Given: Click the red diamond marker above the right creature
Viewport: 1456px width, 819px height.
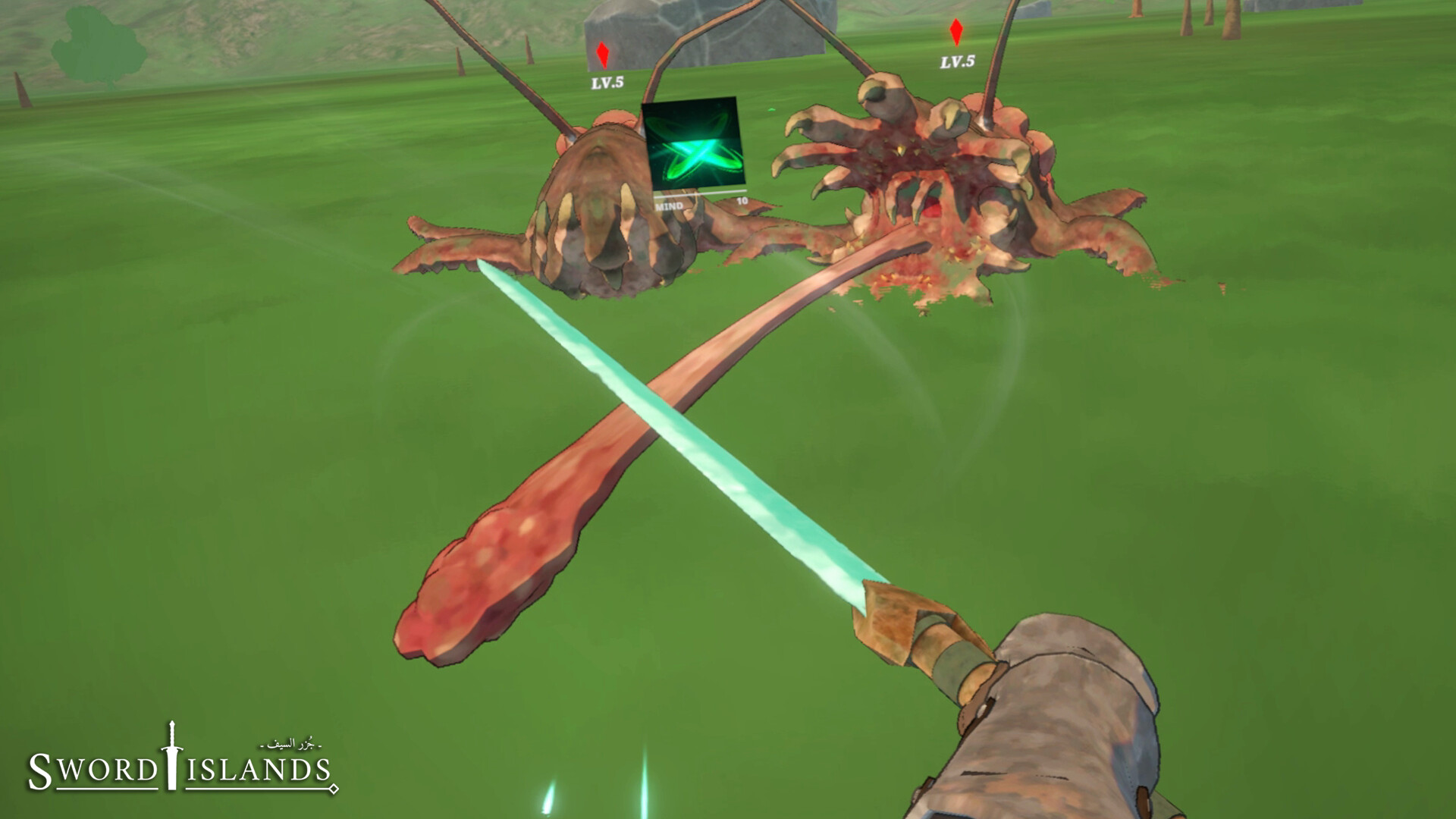Looking at the screenshot, I should coord(957,34).
